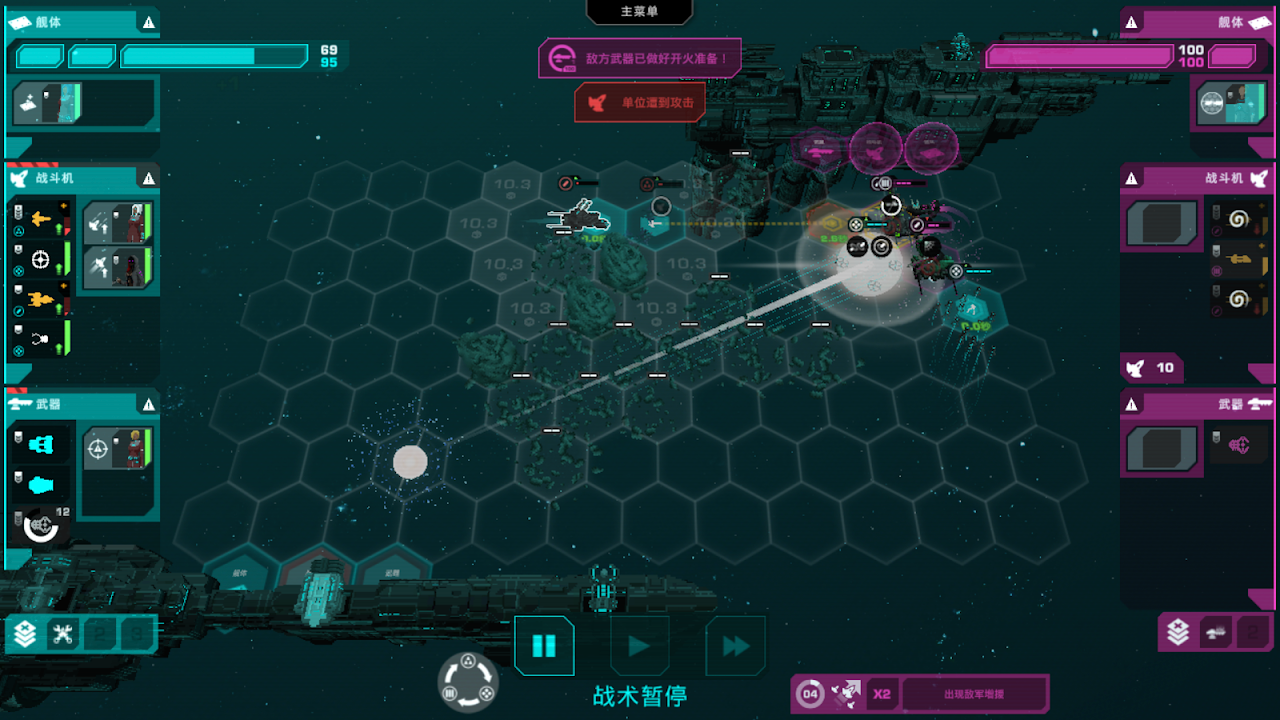Click the 敌方武器已做好开火准备 alert

click(640, 58)
